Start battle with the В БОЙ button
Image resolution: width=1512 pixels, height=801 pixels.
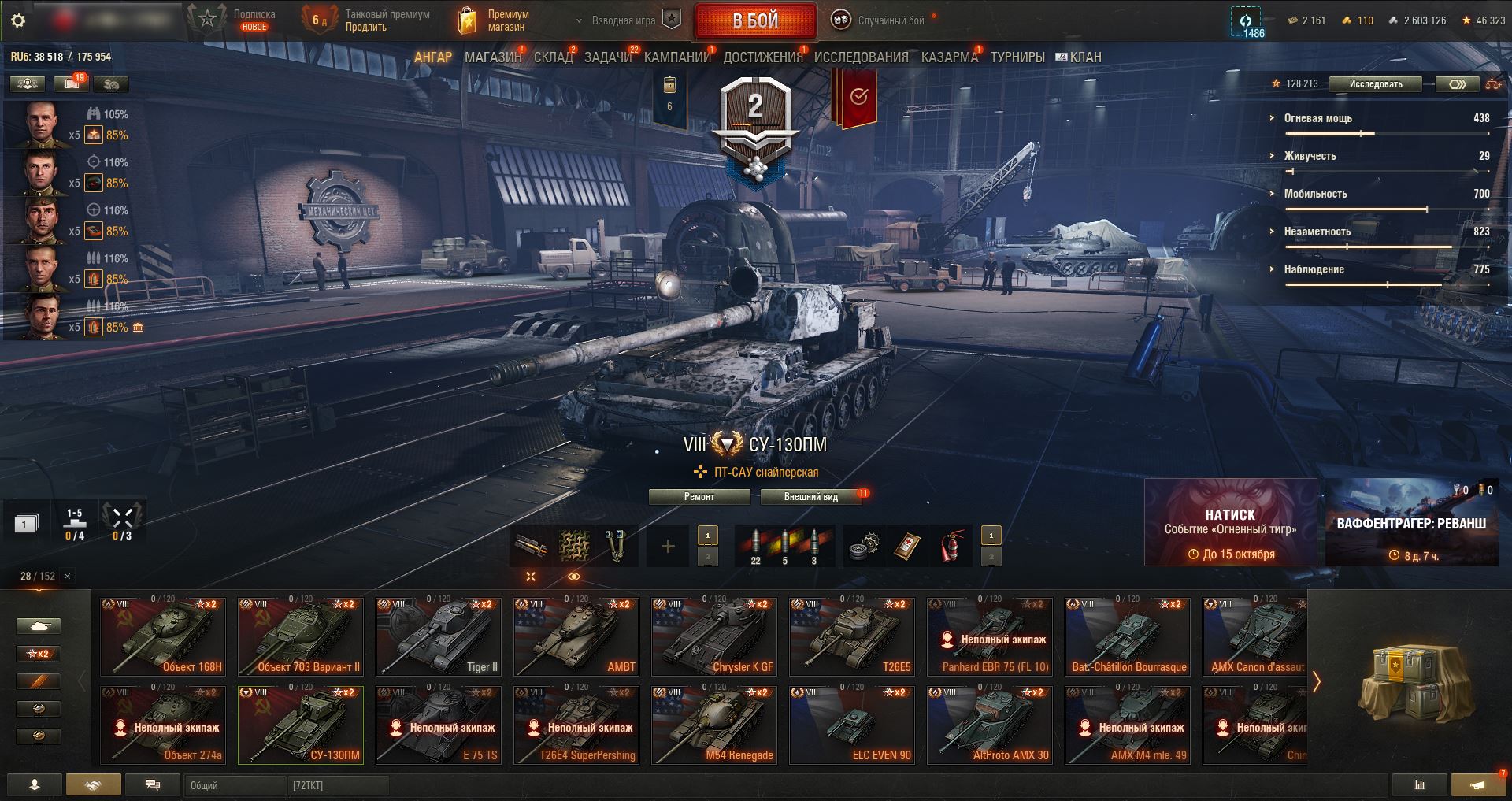[x=754, y=21]
